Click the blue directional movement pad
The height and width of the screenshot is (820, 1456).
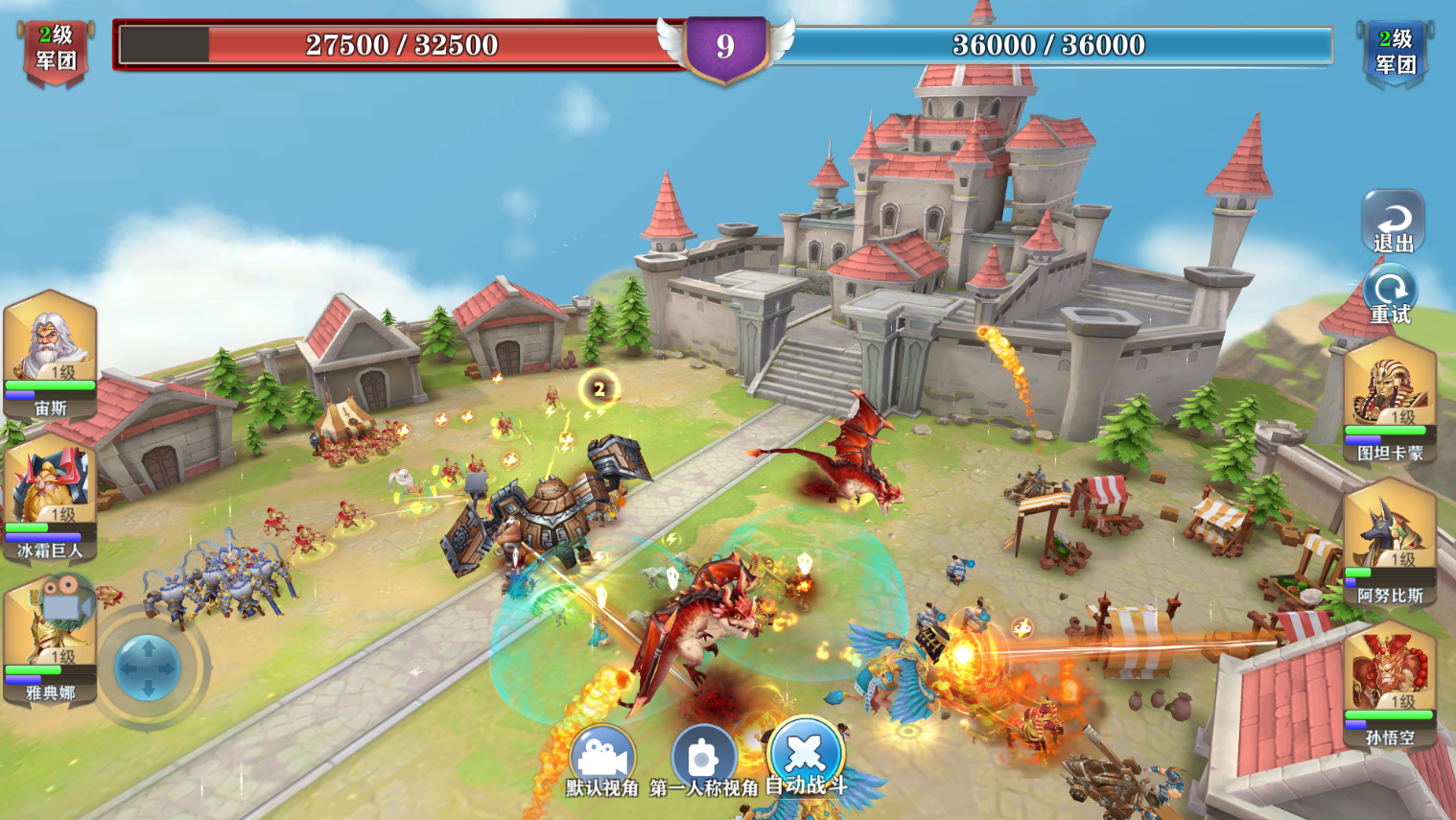tap(148, 667)
